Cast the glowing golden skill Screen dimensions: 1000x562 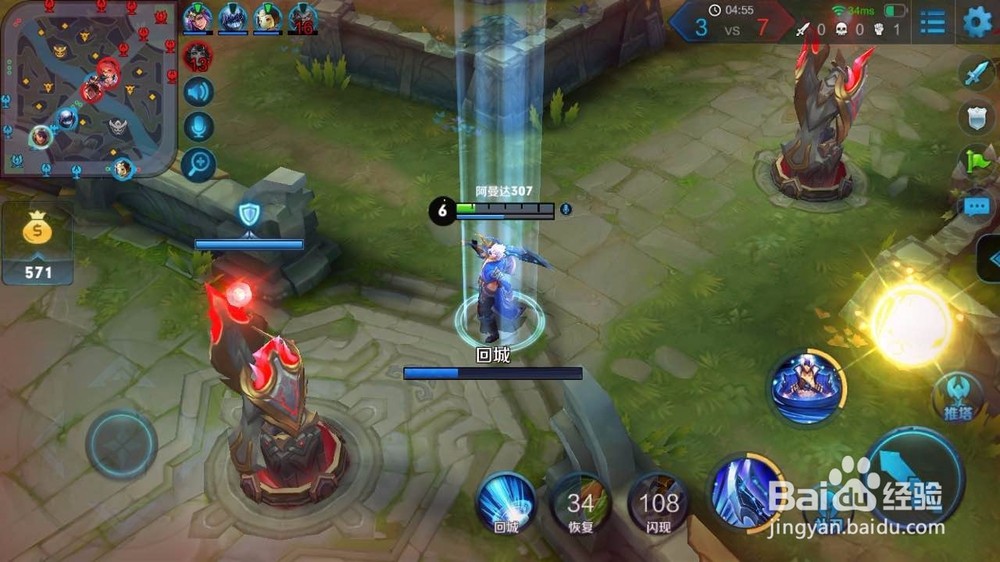(910, 324)
